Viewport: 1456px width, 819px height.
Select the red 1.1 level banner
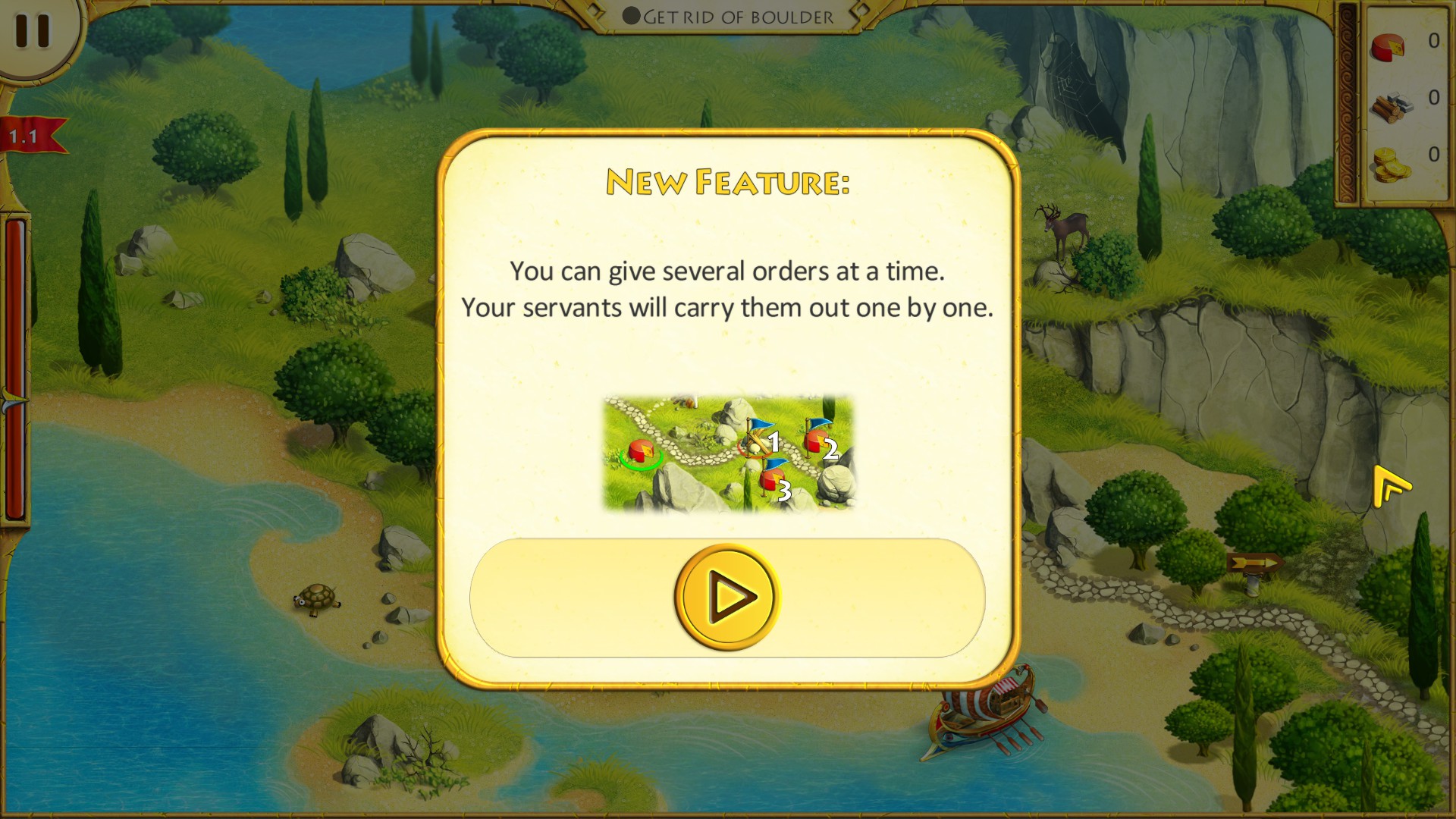click(x=27, y=133)
